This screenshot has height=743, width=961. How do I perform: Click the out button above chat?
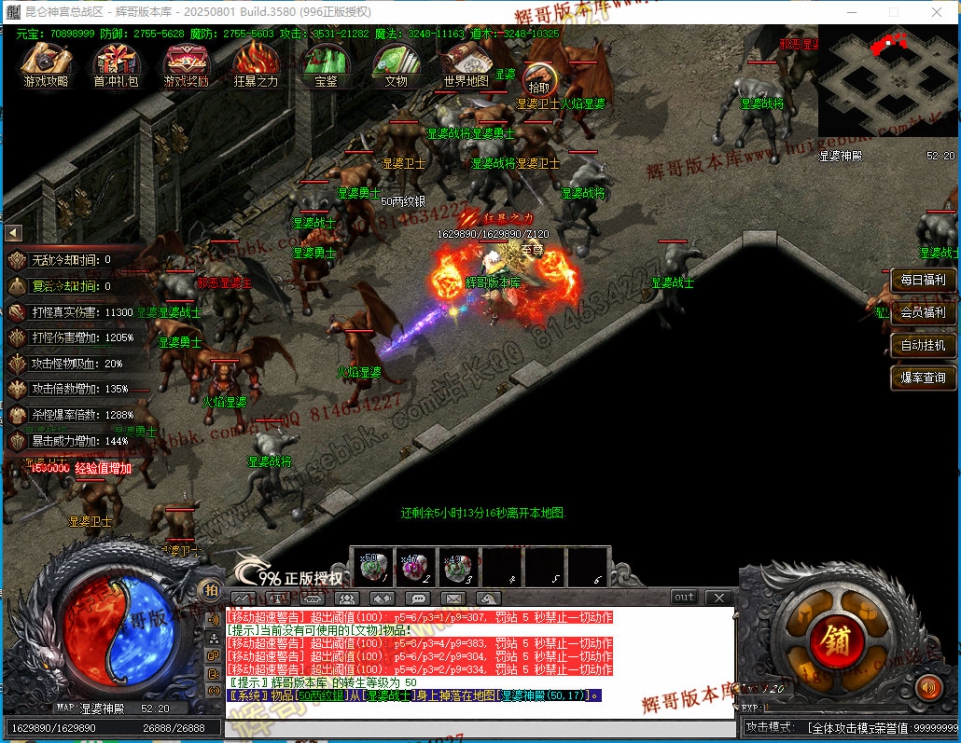pyautogui.click(x=684, y=597)
